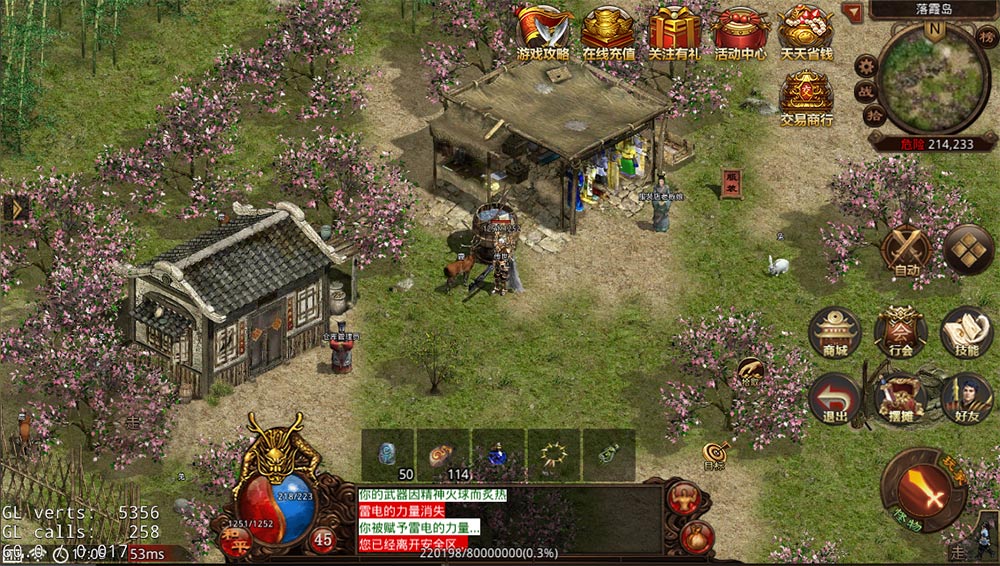The width and height of the screenshot is (1000, 566).
Task: Open settings via the gear button
Action: coord(866,67)
